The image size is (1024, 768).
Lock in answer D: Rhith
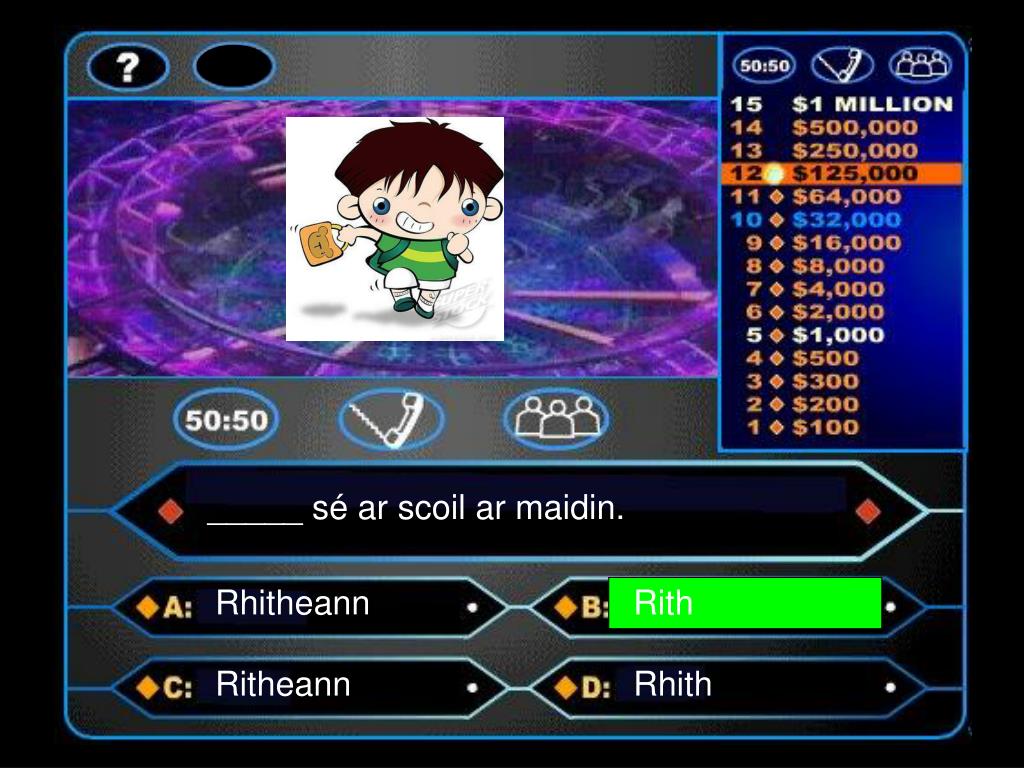[673, 685]
